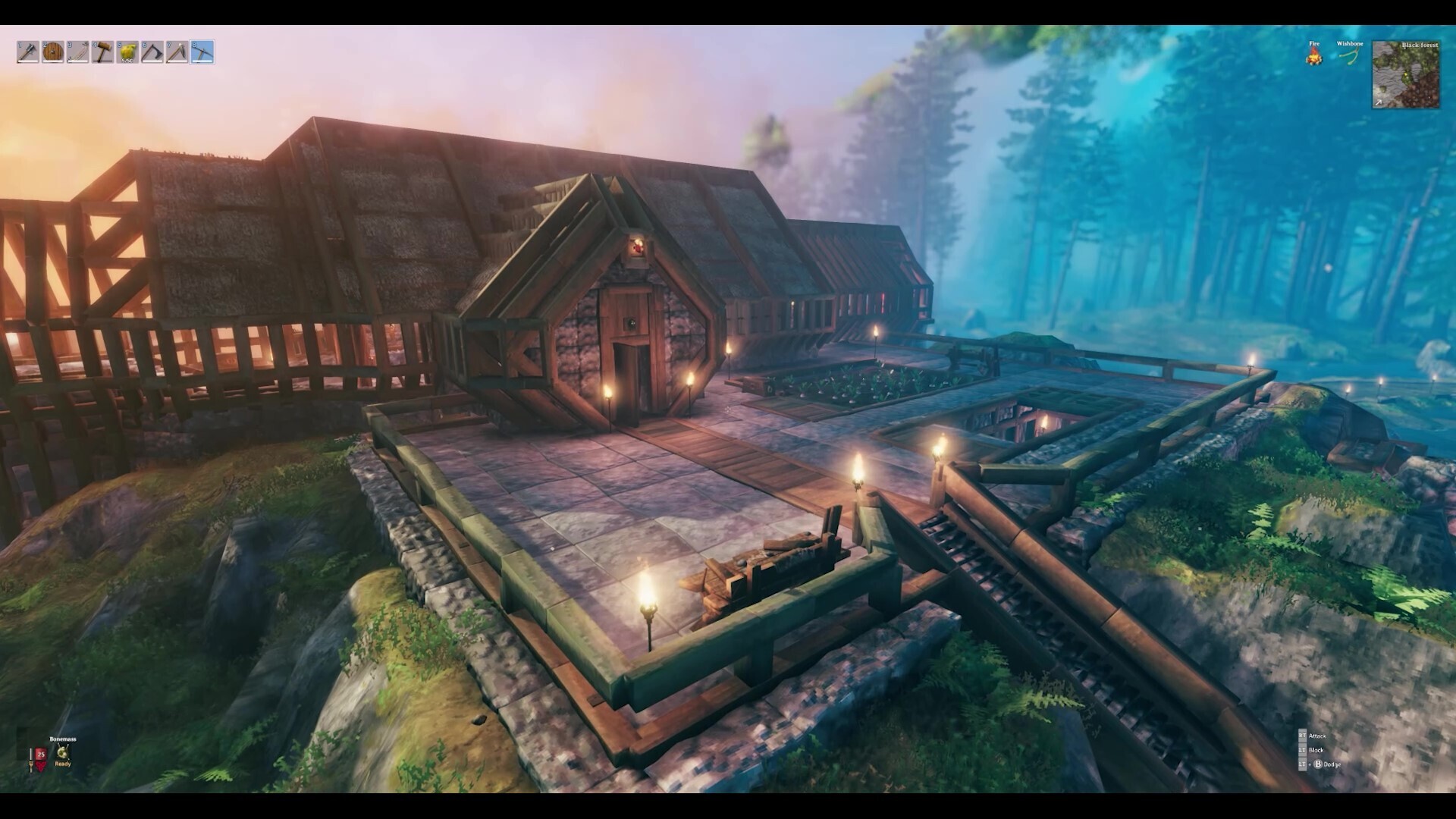Click the highlighted pickaxe slot
Viewport: 1456px width, 819px height.
[x=202, y=52]
